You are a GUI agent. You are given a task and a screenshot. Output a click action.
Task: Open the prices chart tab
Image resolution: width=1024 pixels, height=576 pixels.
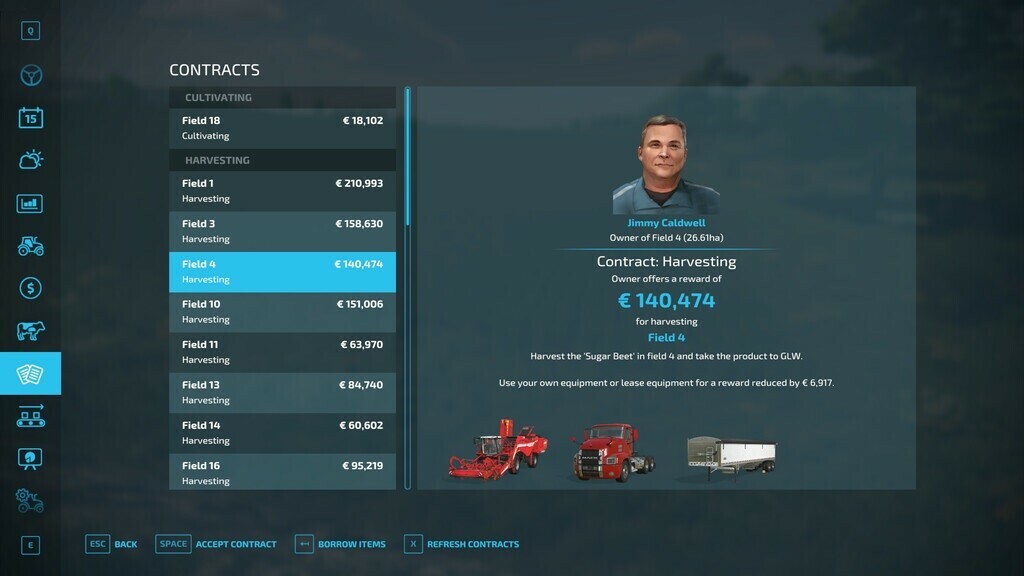[30, 203]
